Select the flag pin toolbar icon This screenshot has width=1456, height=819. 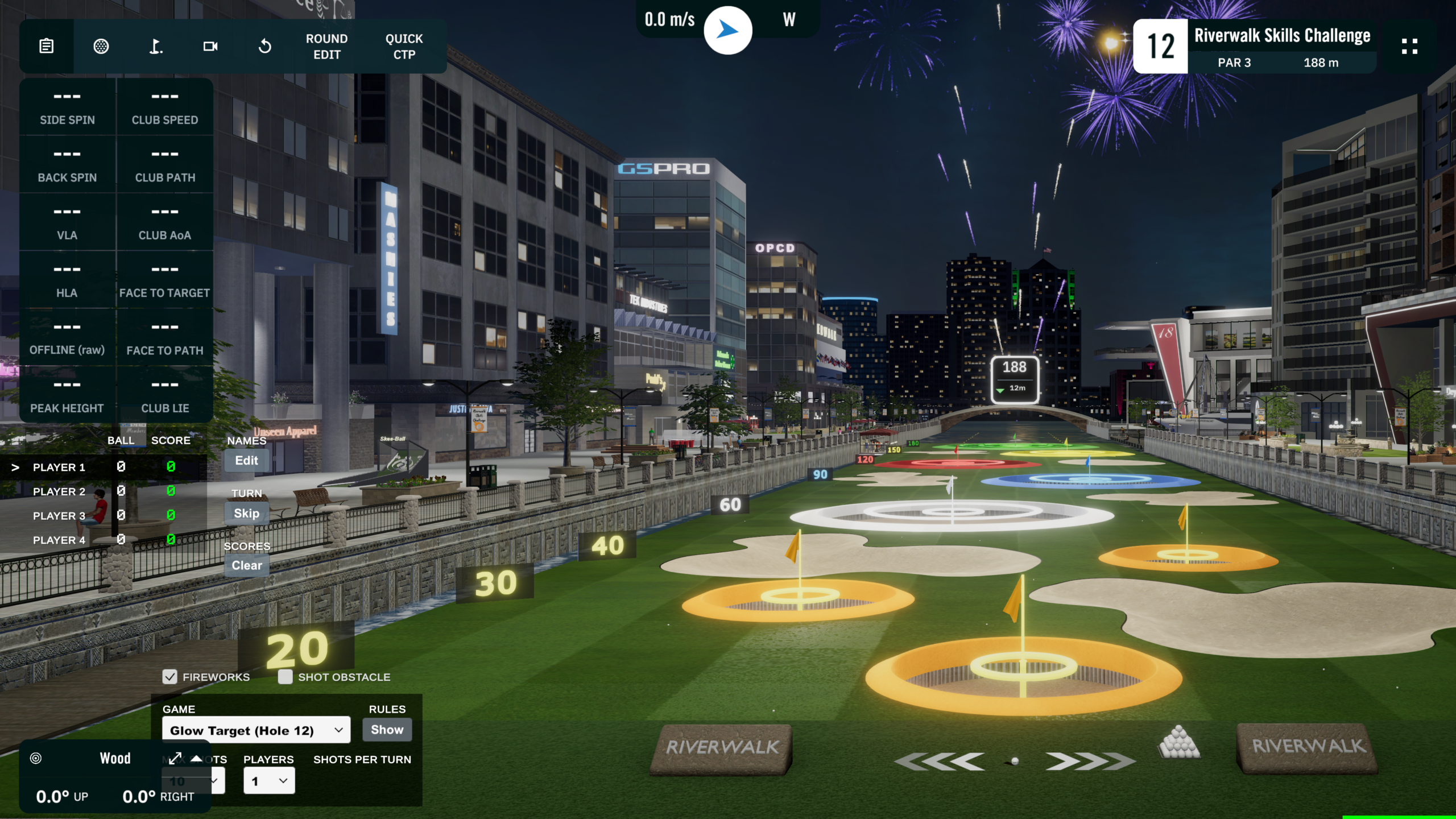pyautogui.click(x=156, y=46)
